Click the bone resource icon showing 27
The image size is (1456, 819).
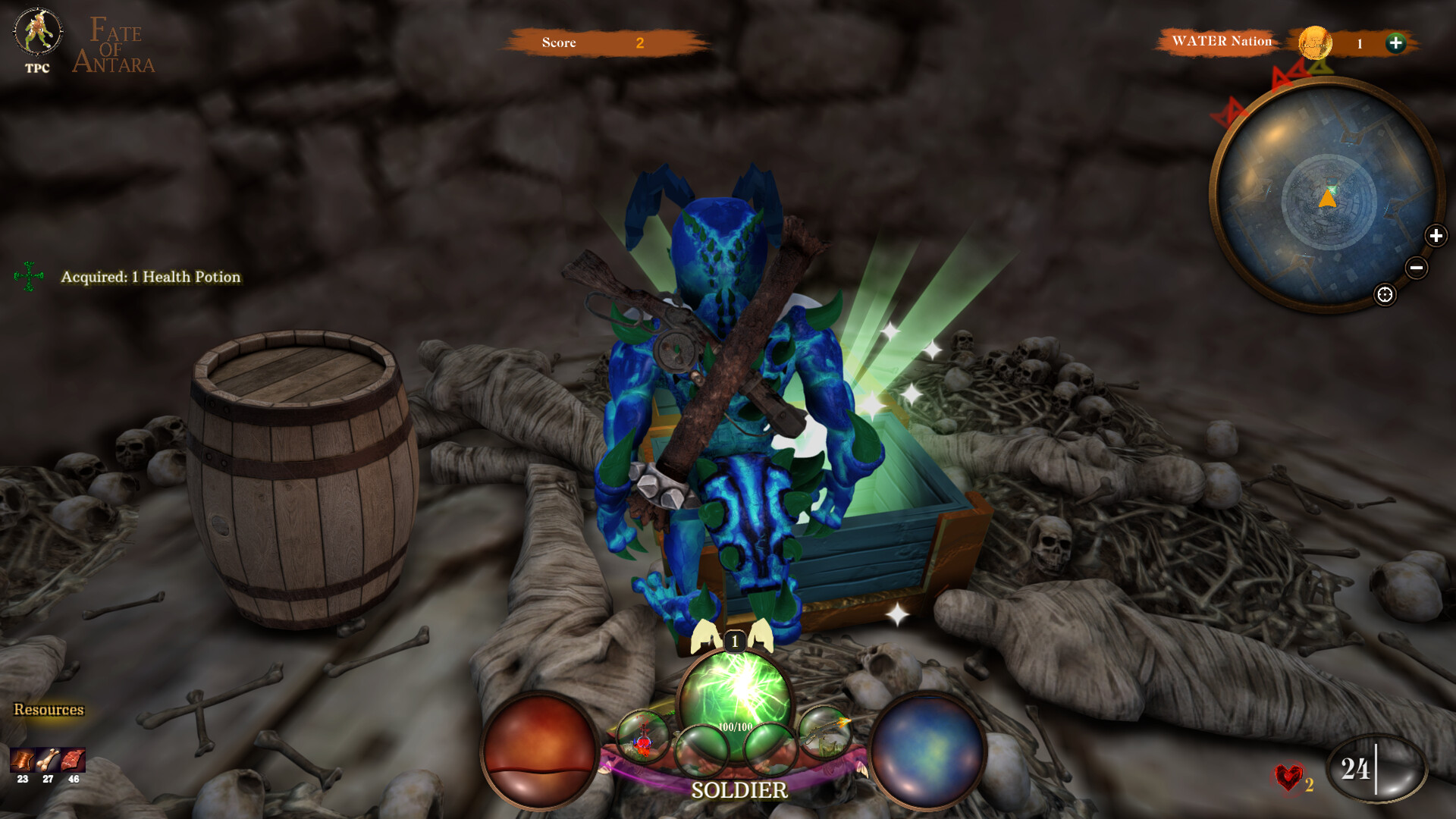(48, 758)
